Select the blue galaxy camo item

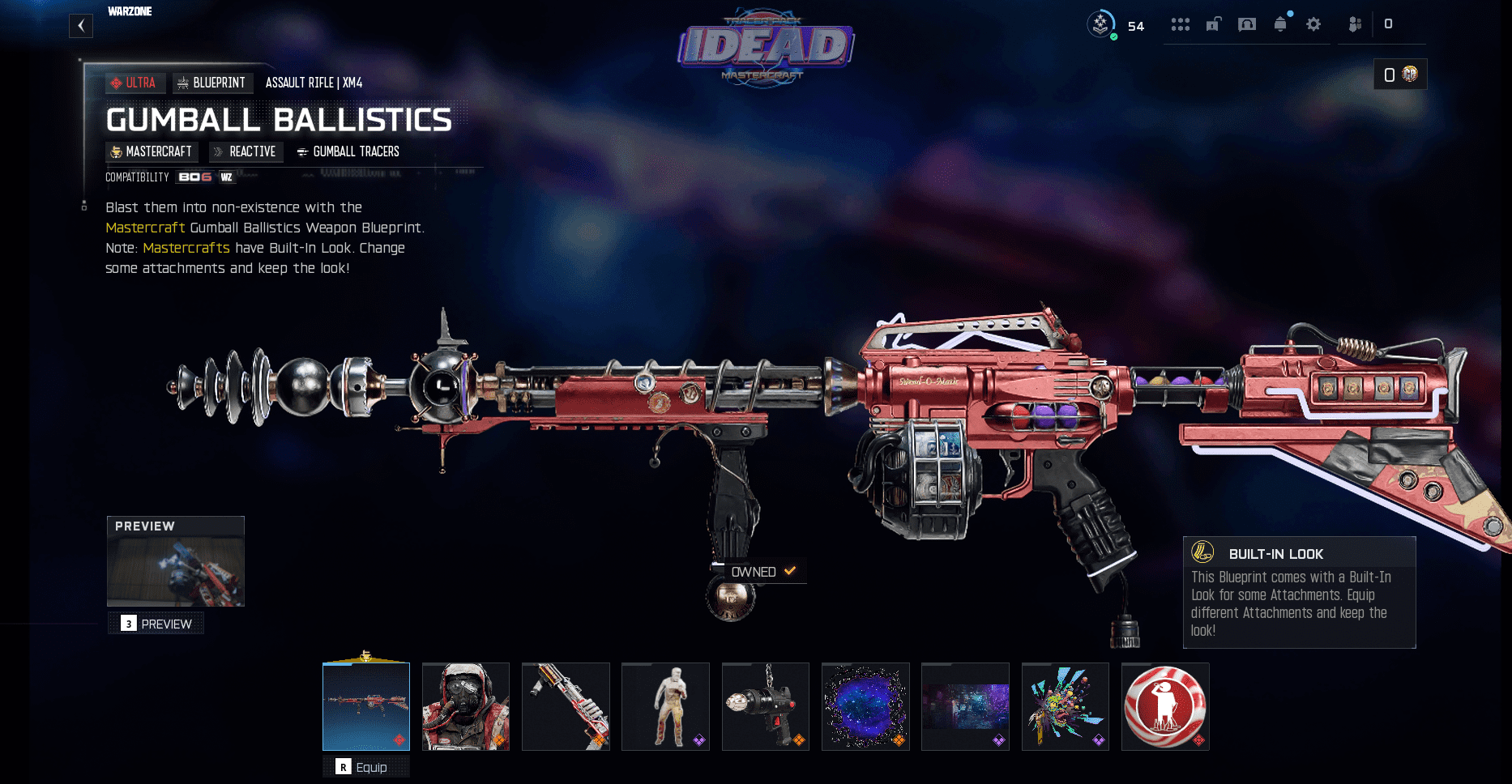coord(865,706)
